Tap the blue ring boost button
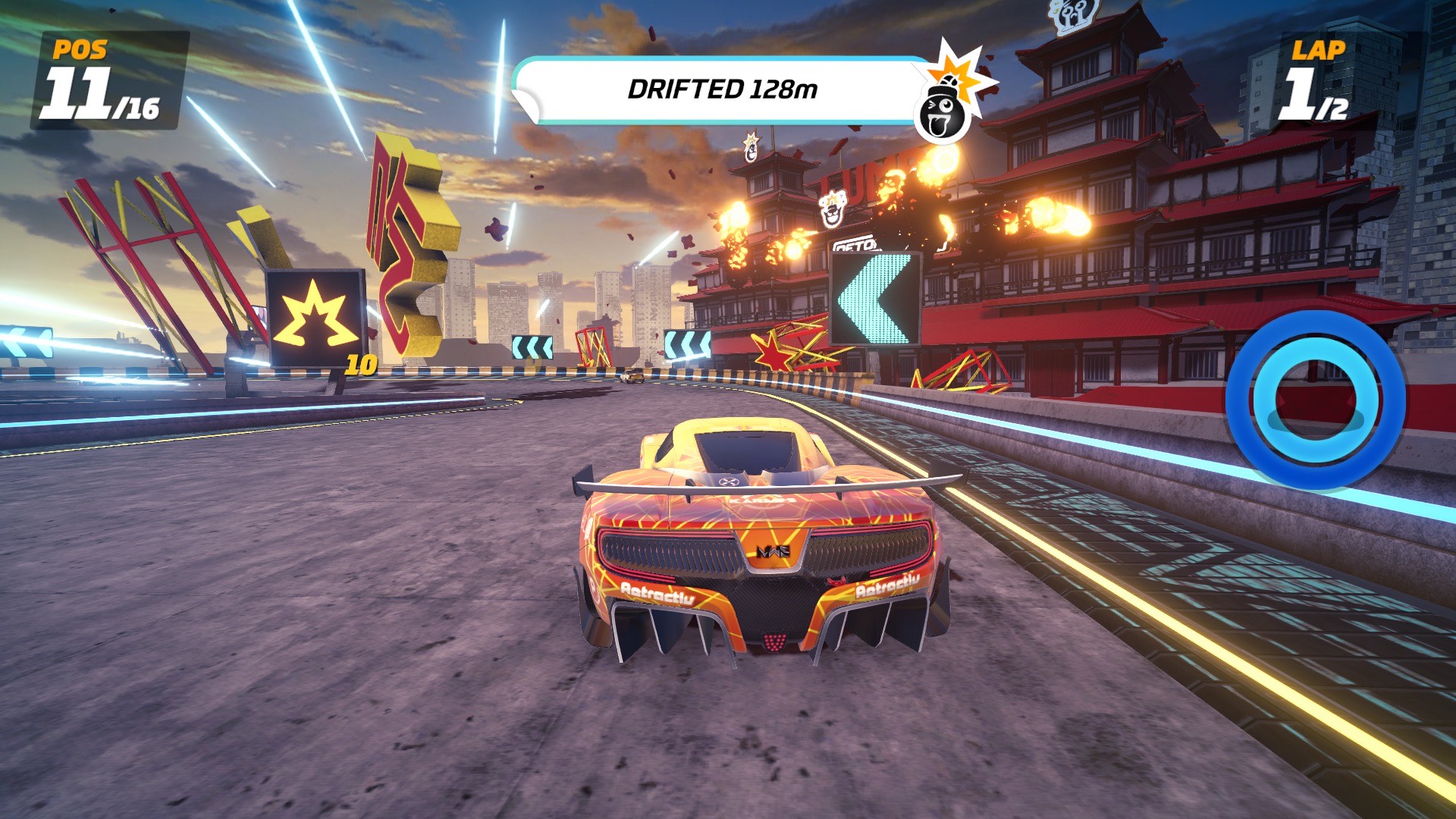The height and width of the screenshot is (819, 1456). (x=1315, y=400)
